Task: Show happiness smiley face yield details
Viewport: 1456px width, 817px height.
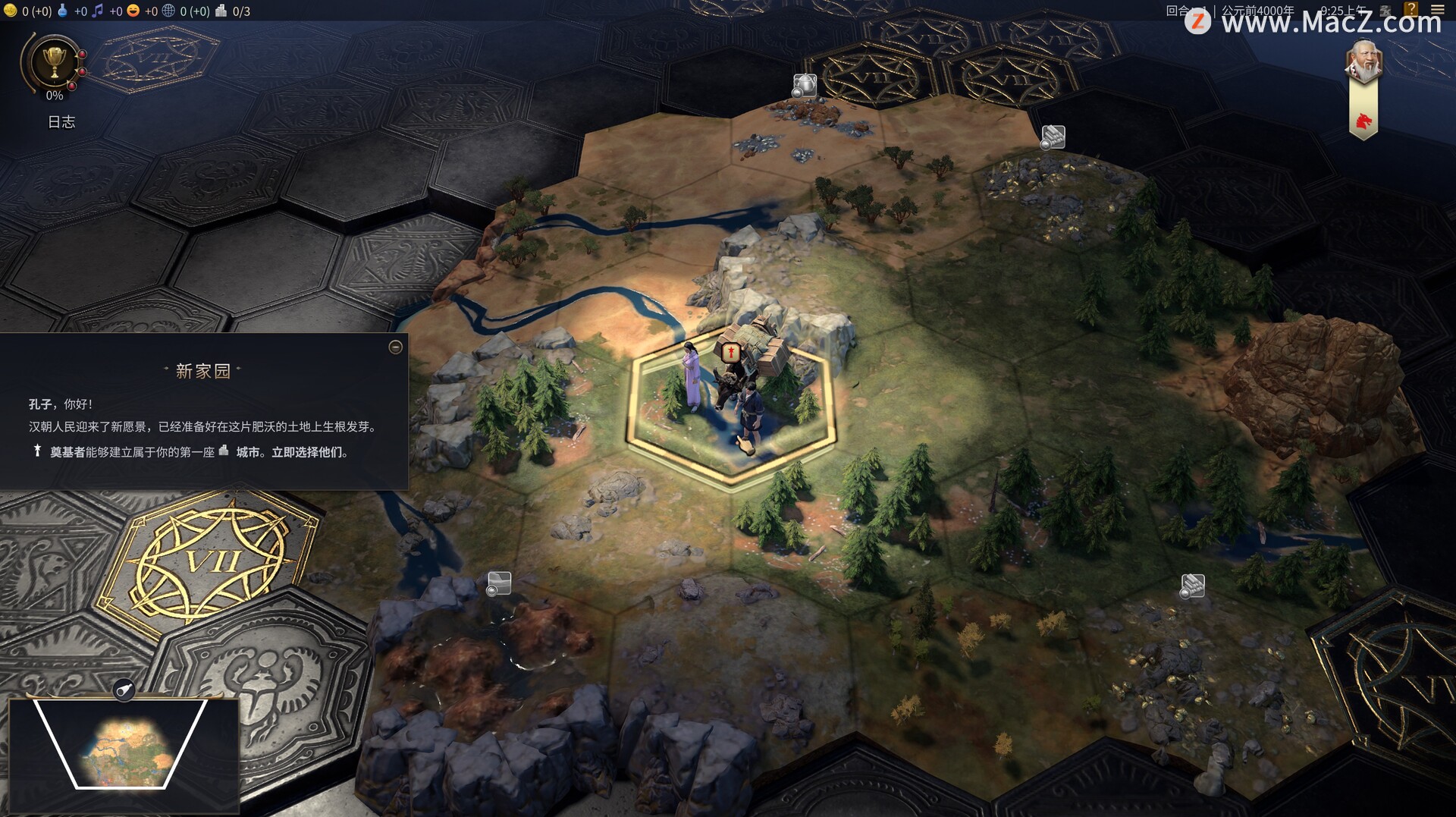Action: [x=133, y=11]
